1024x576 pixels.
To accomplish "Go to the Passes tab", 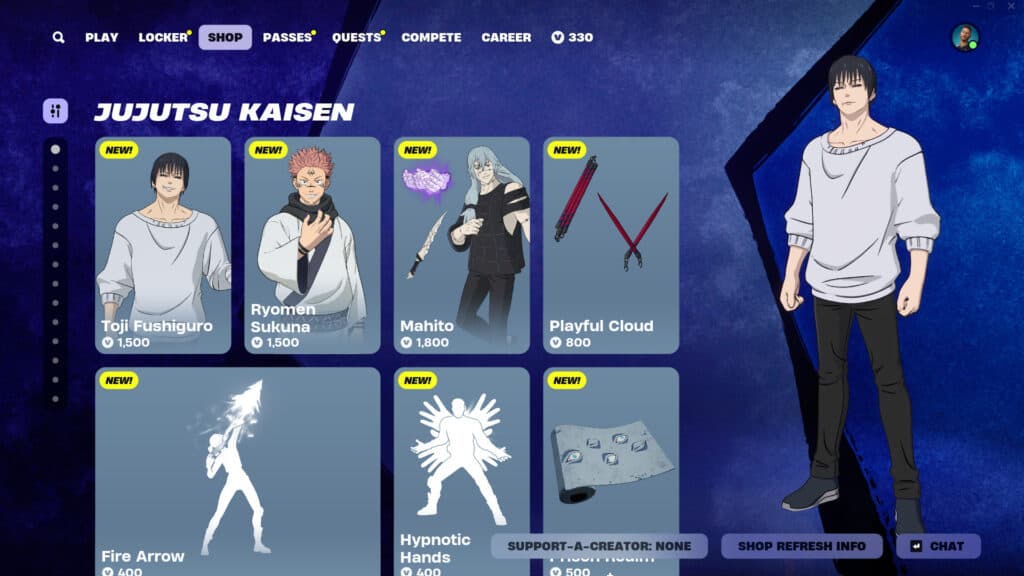I will [x=287, y=37].
